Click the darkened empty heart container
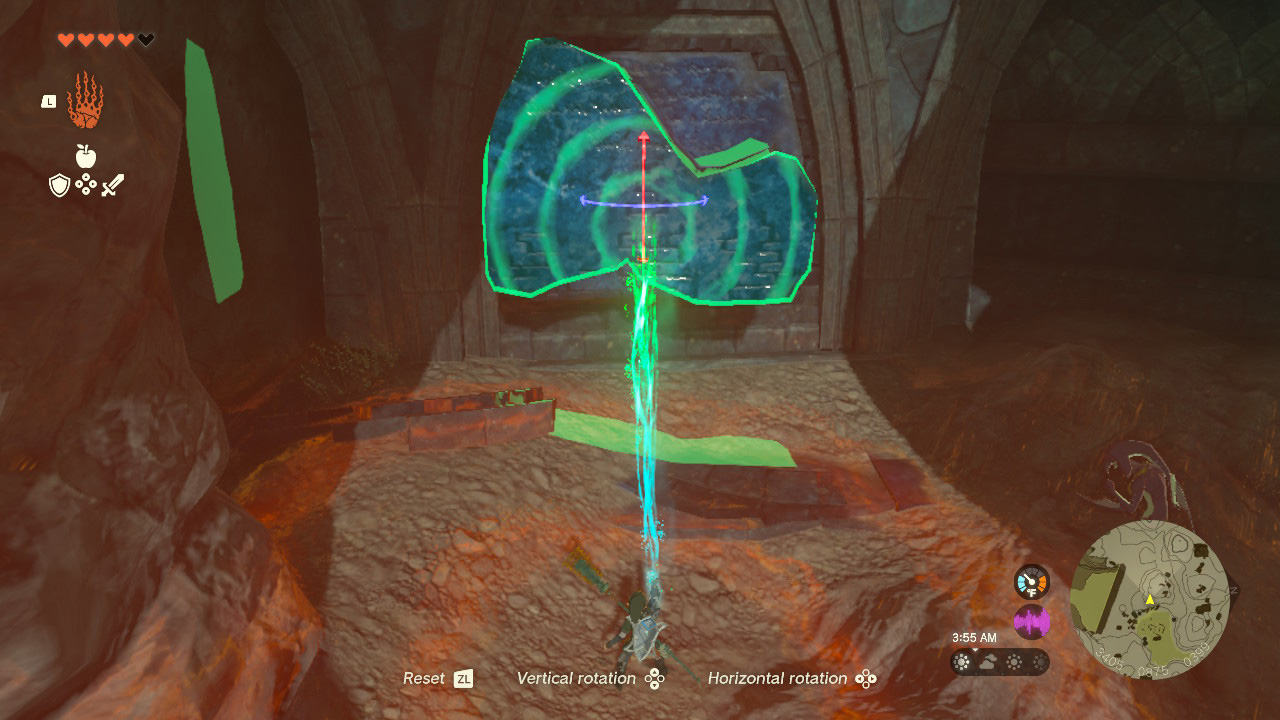Image resolution: width=1280 pixels, height=720 pixels. tap(145, 38)
